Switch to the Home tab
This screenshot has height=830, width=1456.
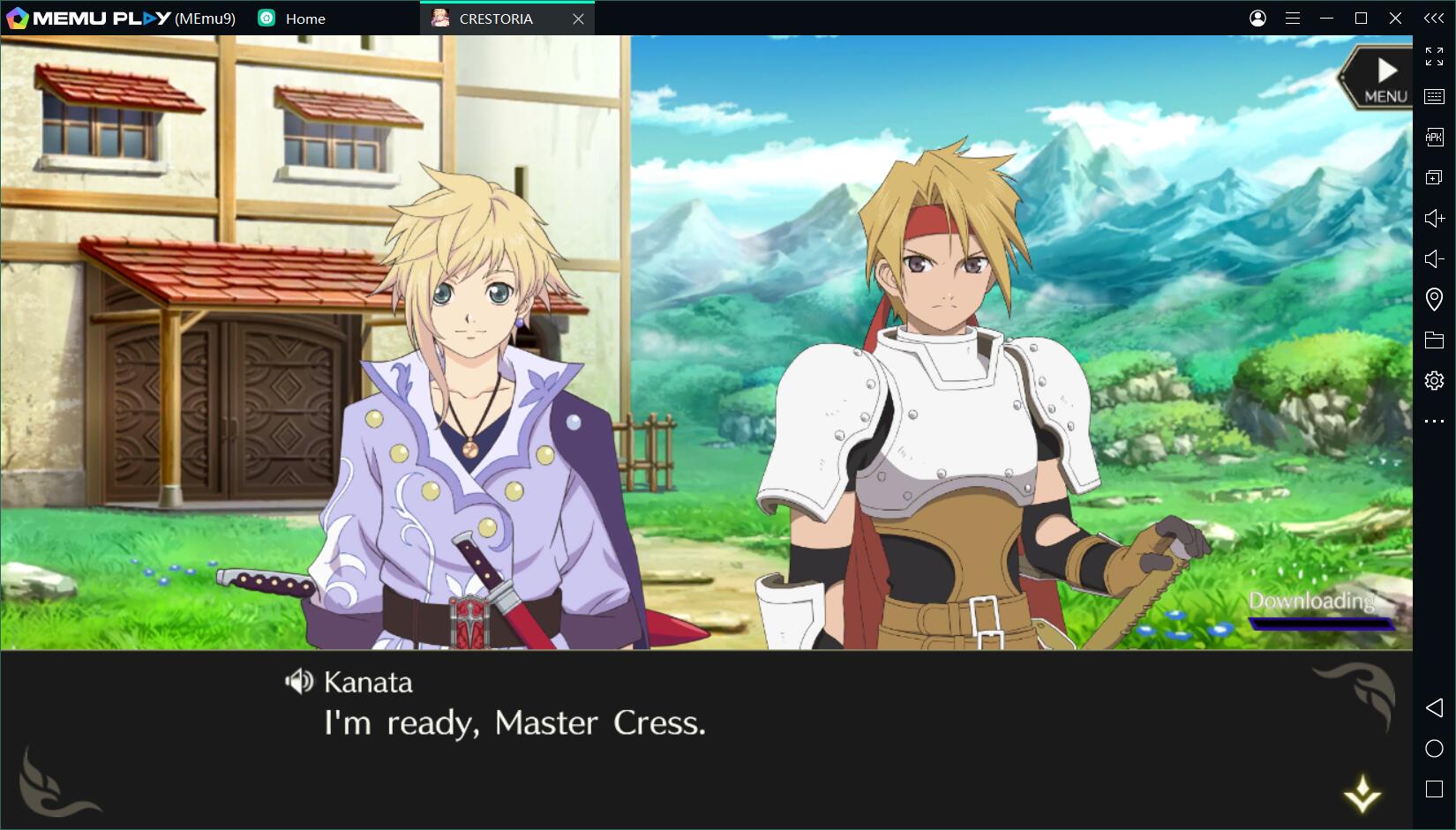304,19
